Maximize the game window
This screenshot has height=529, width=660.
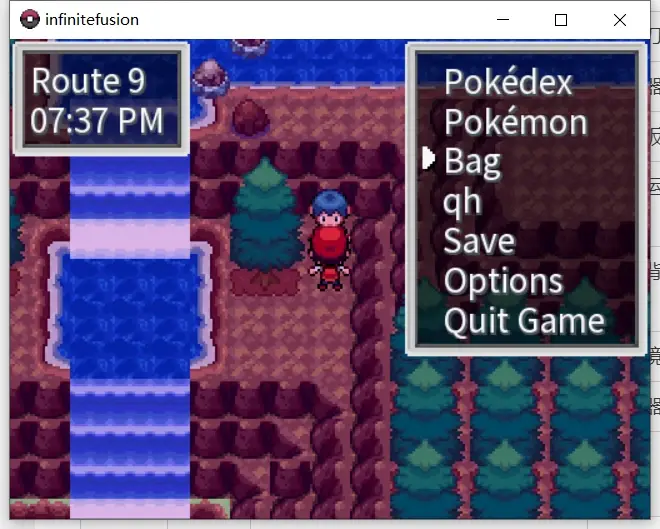coord(561,20)
